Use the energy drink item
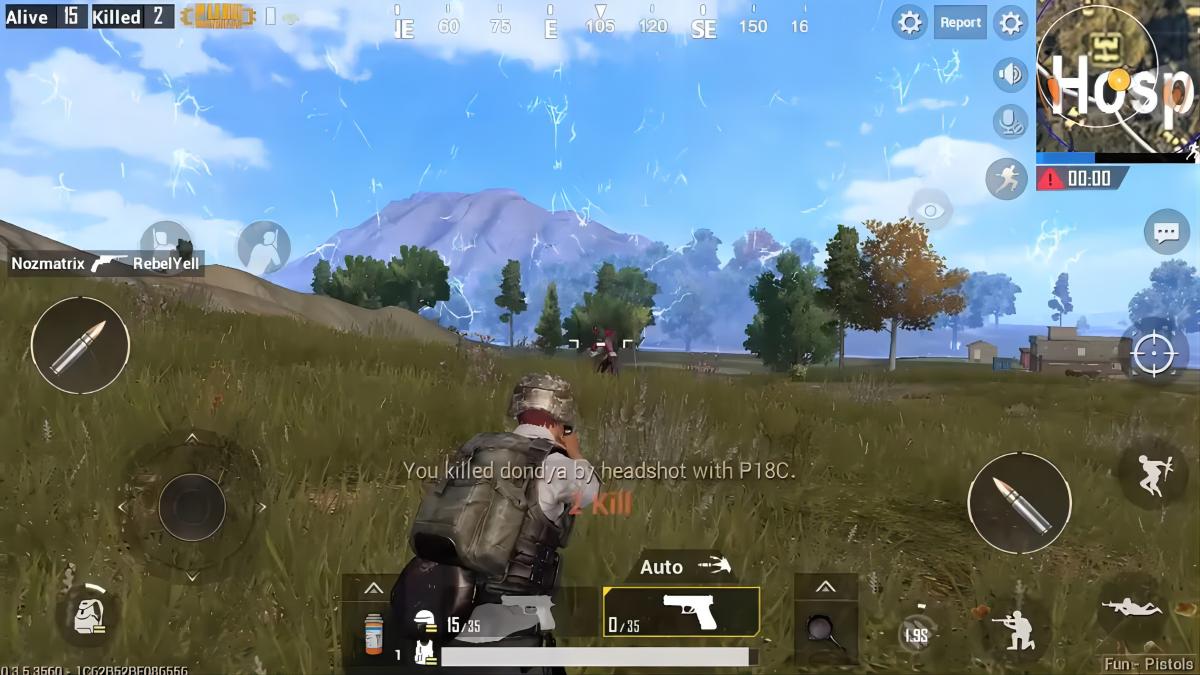This screenshot has width=1200, height=675. pos(373,634)
